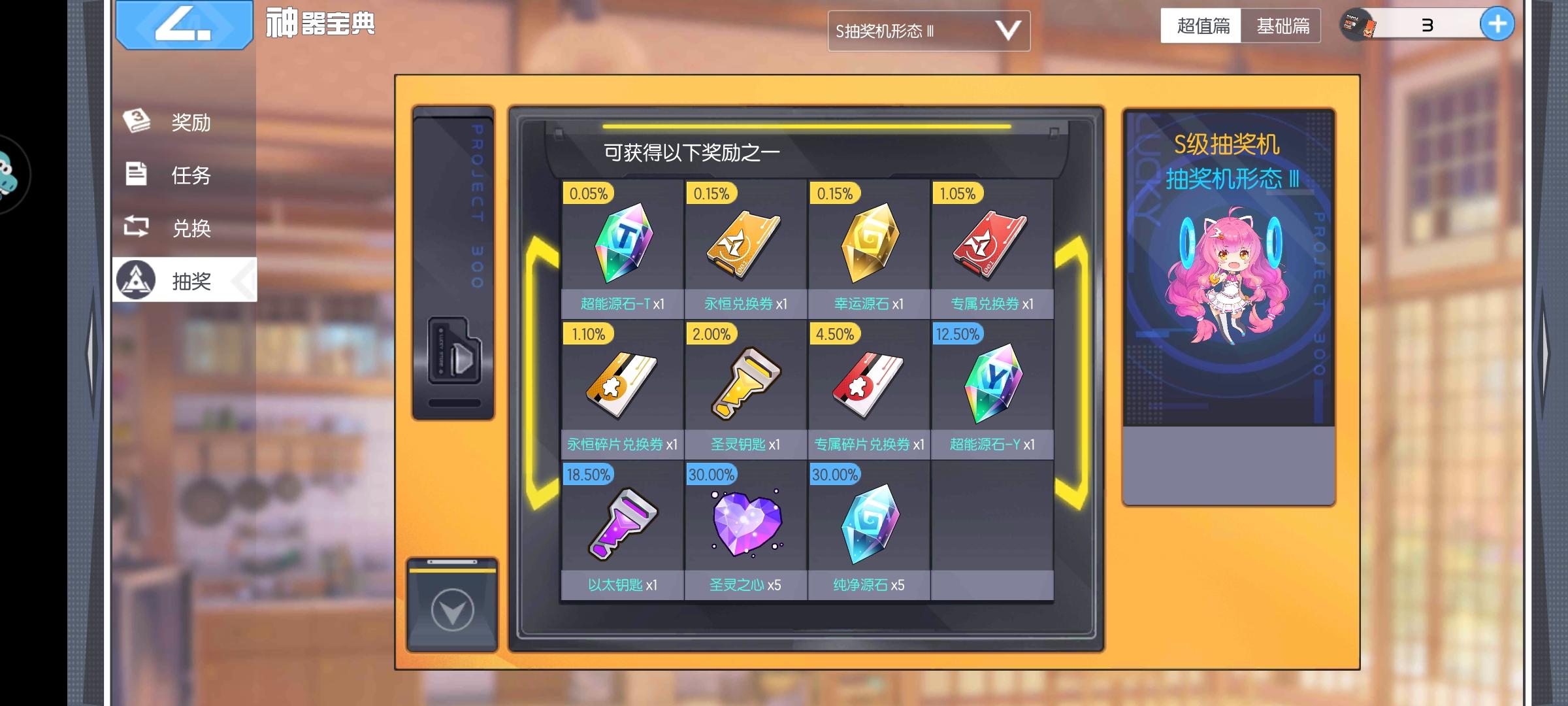This screenshot has width=1568, height=706.
Task: Open the S抽奖机形态 III dropdown
Action: pyautogui.click(x=928, y=30)
